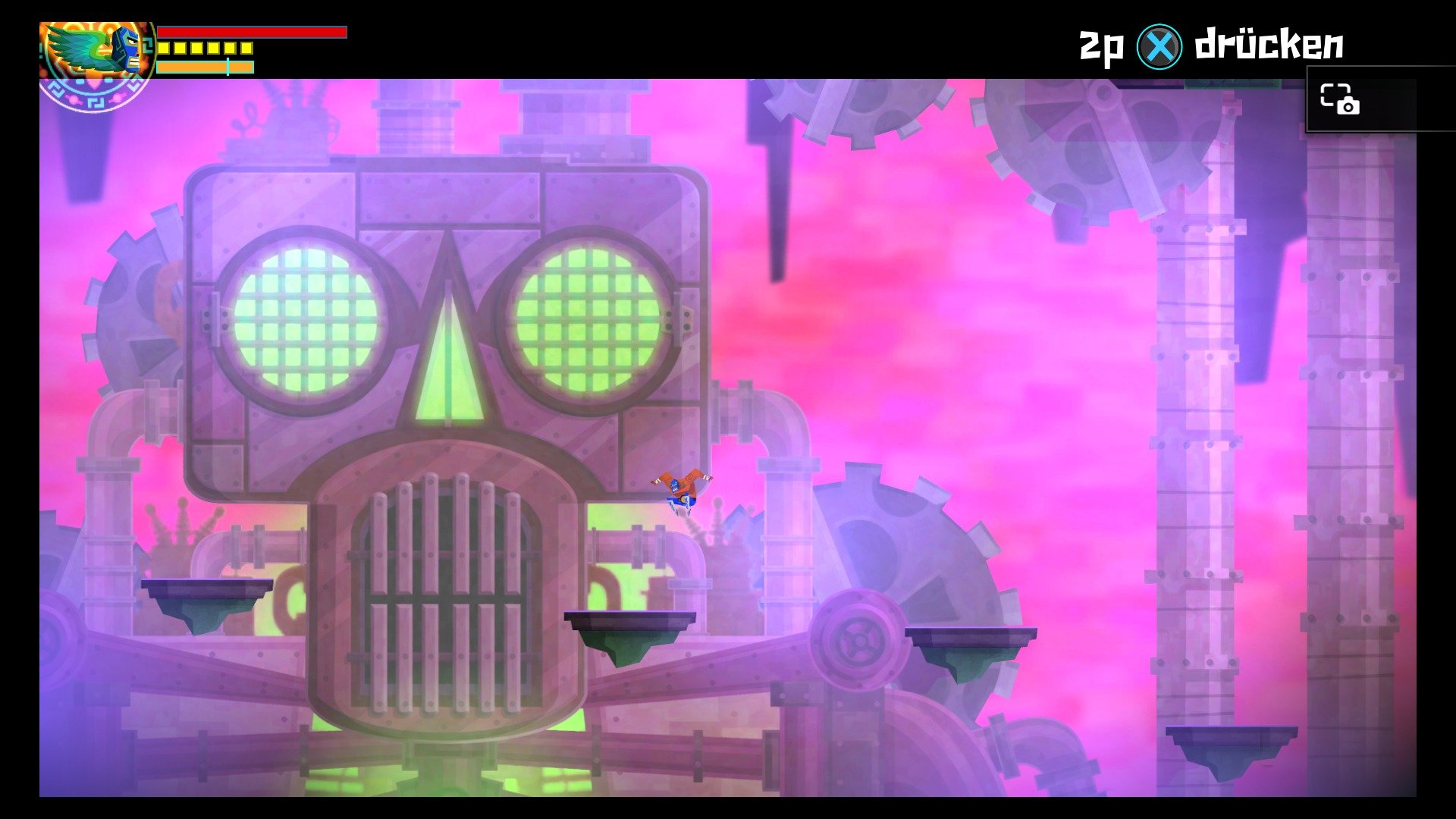Viewport: 1456px width, 819px height.
Task: Click the orange meter with cyan marker
Action: (205, 67)
